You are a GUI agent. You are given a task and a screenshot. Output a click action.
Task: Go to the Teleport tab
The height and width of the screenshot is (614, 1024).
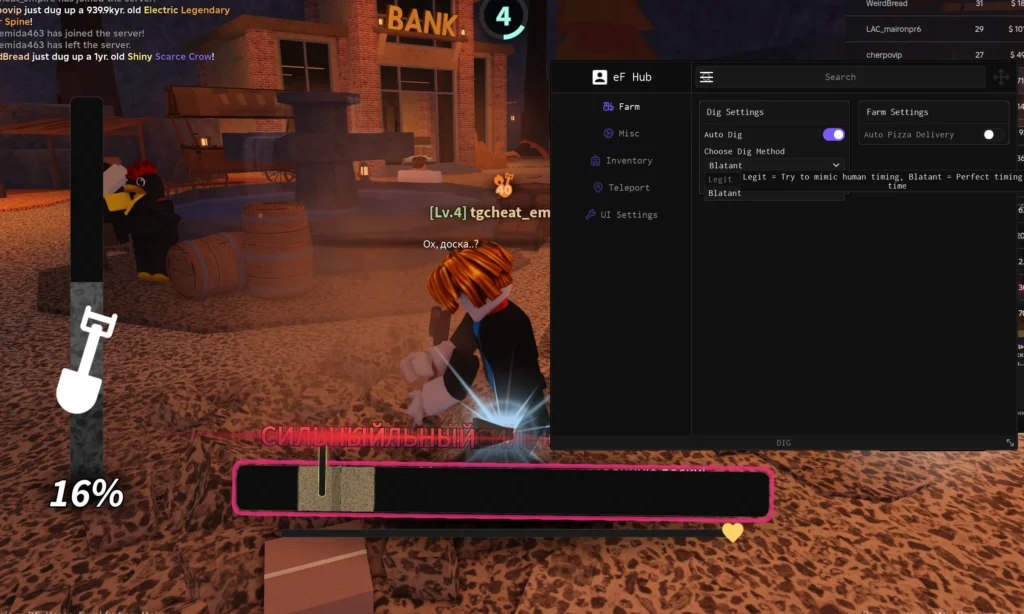click(x=621, y=187)
